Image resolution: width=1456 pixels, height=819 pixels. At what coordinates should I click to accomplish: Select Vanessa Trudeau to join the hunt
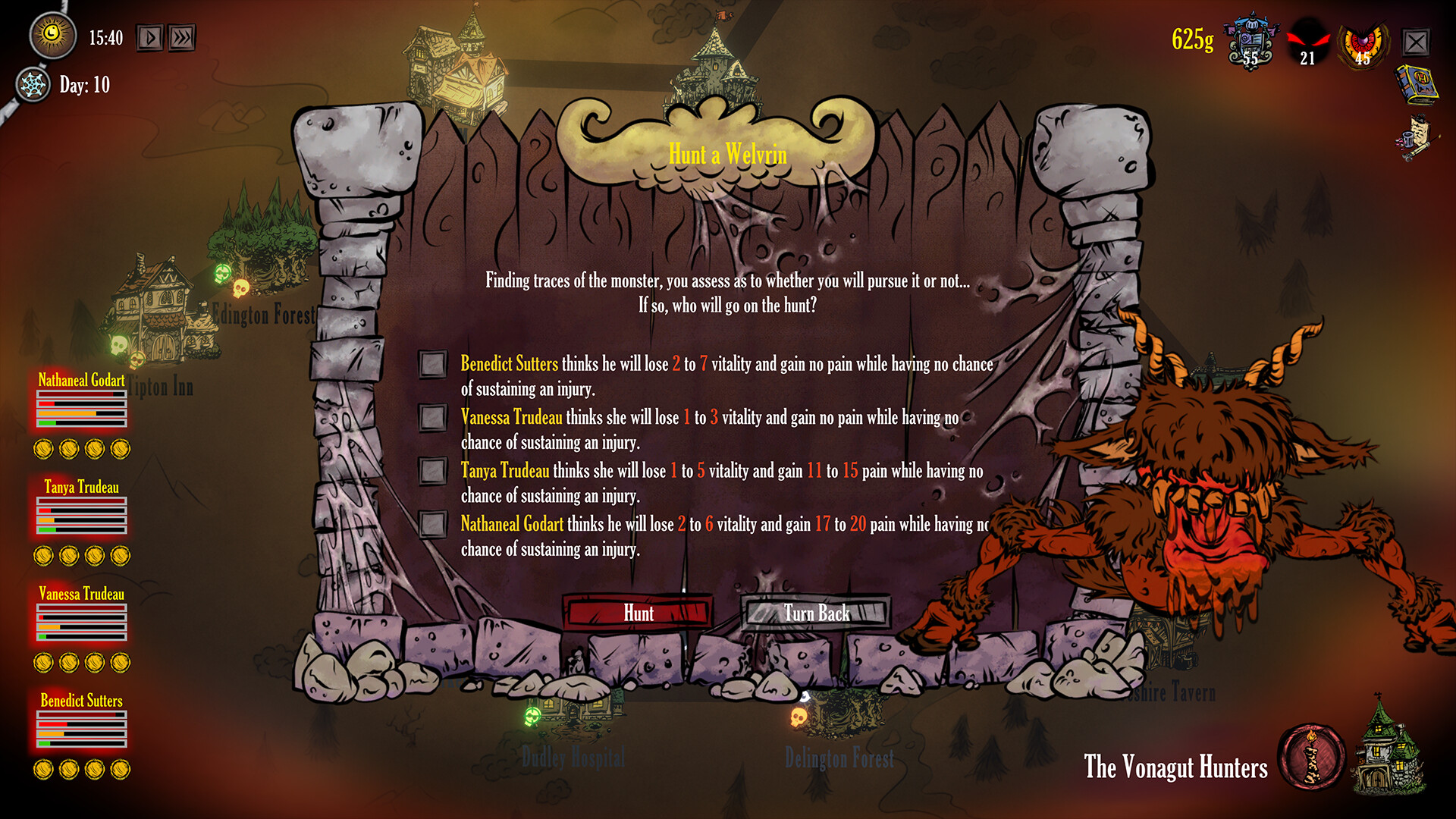pos(433,416)
